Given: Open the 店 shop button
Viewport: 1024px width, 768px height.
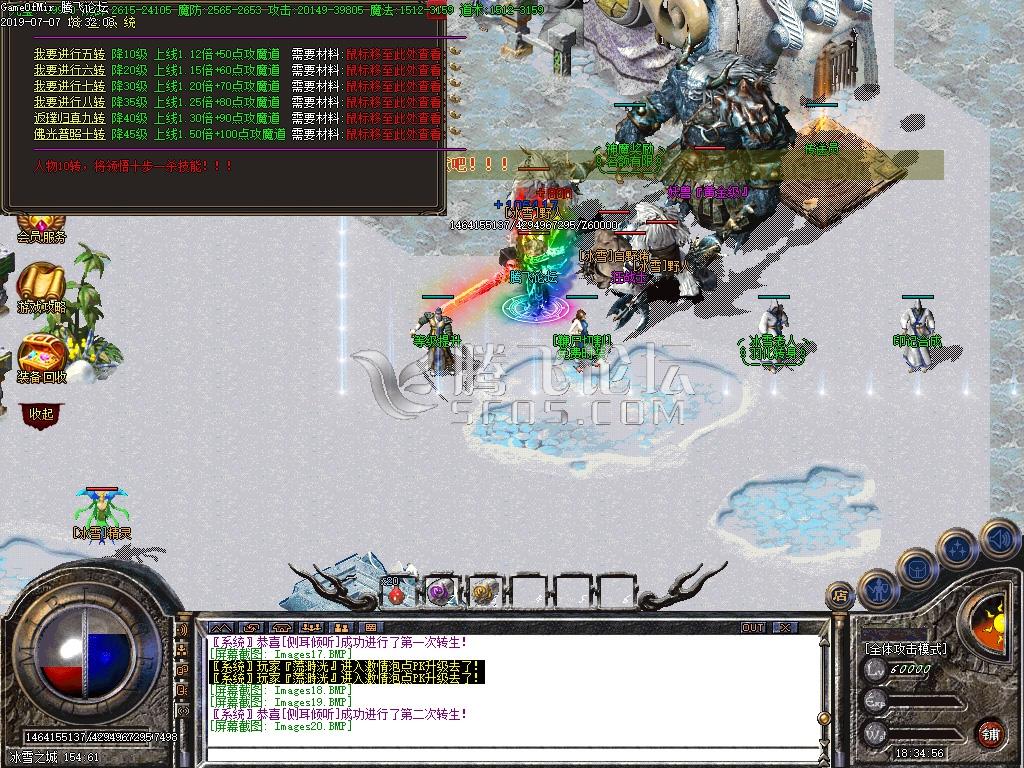Looking at the screenshot, I should coord(838,596).
